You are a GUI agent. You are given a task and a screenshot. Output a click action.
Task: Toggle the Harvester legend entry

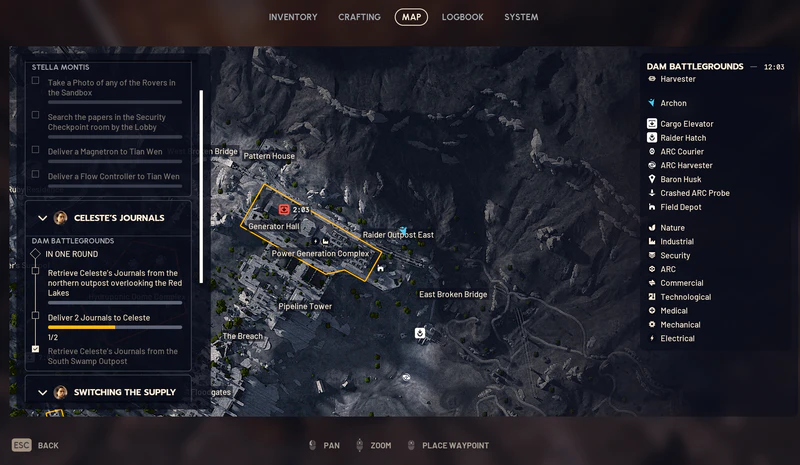tap(677, 79)
